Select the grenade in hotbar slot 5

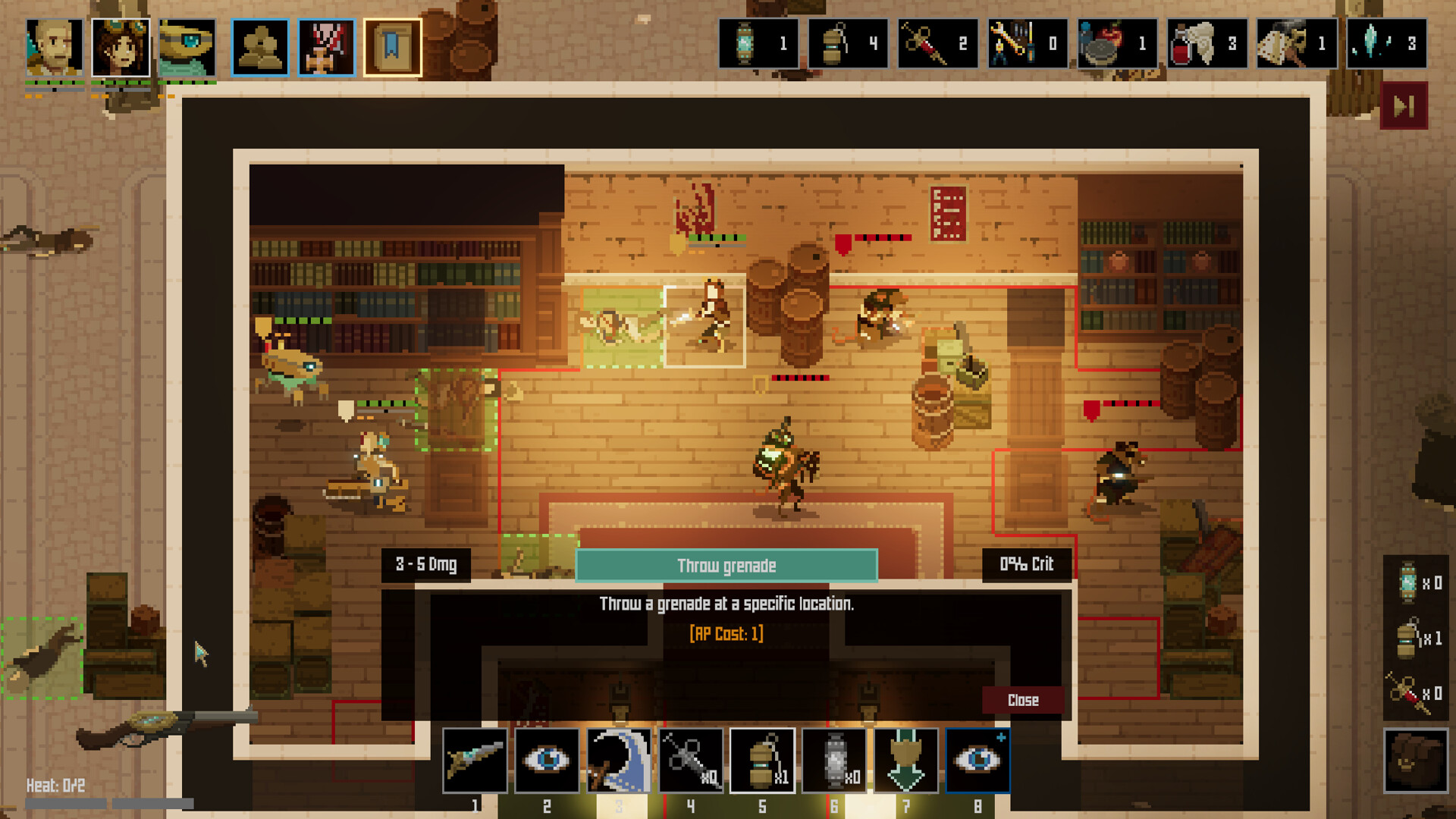[x=761, y=760]
